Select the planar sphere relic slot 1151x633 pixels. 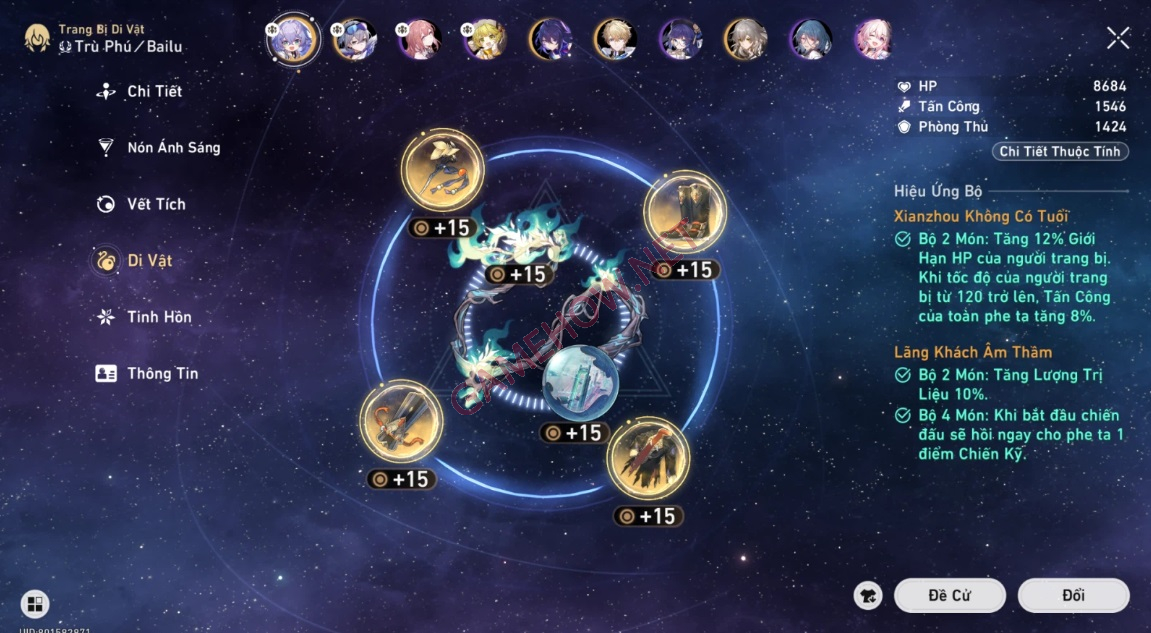pyautogui.click(x=580, y=381)
